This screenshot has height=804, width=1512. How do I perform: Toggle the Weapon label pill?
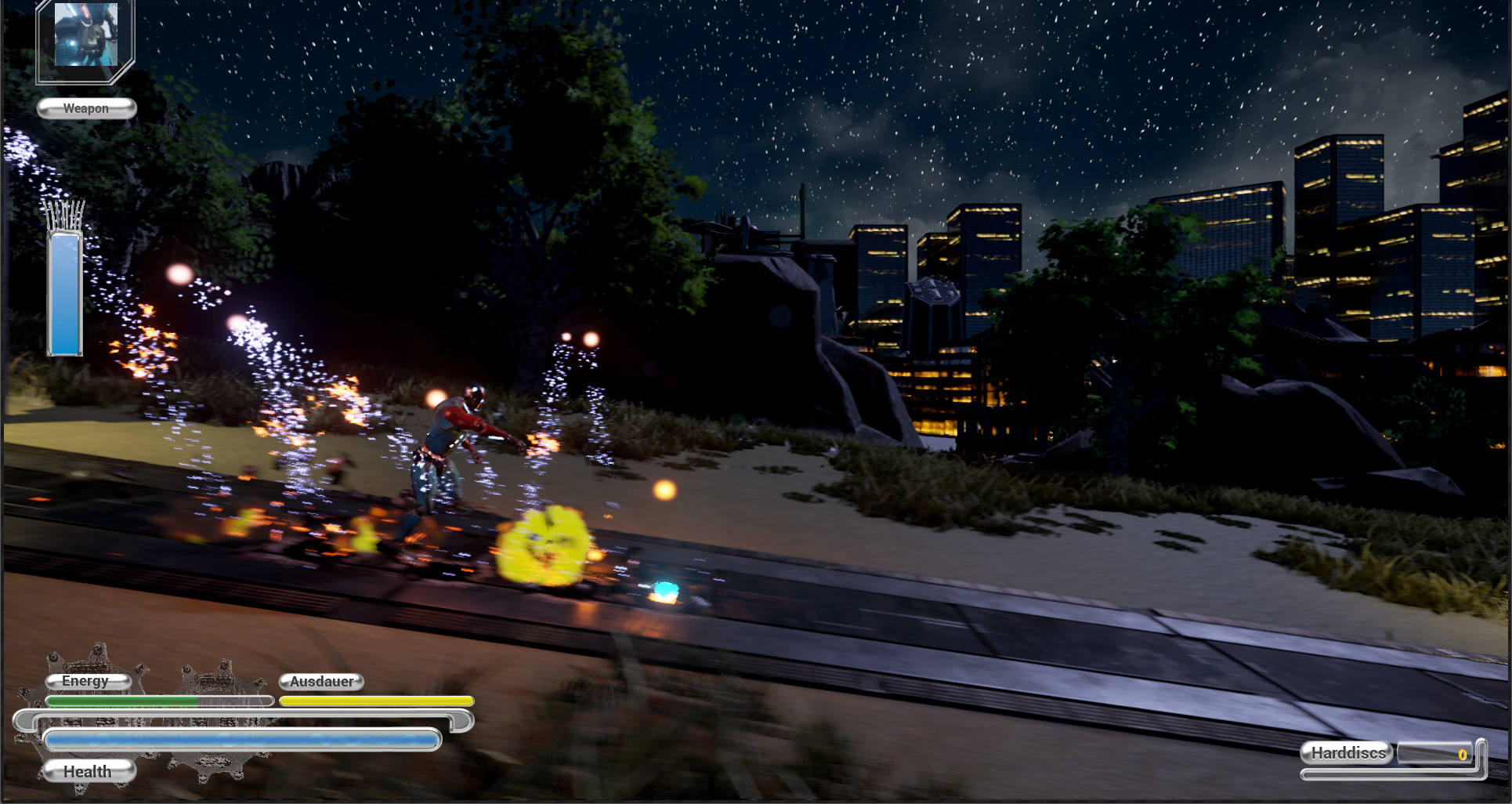(x=85, y=108)
